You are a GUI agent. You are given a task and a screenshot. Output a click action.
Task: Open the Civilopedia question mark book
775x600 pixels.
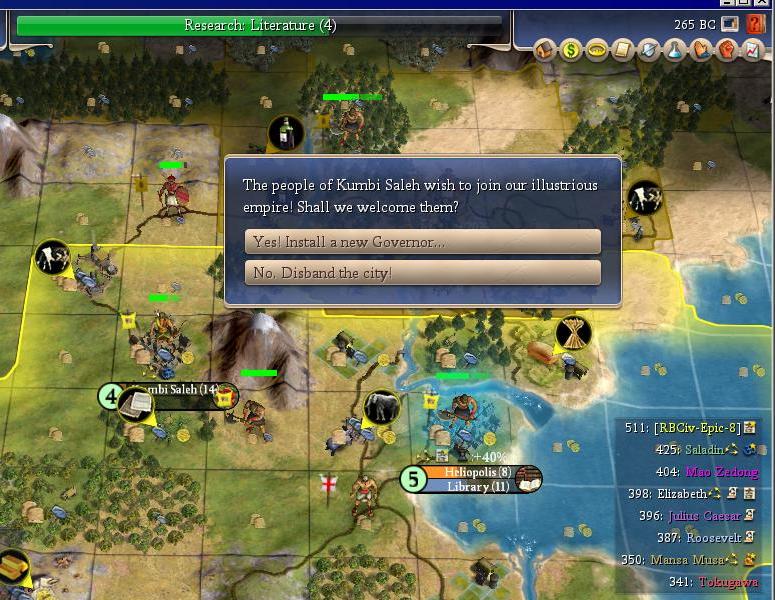755,24
